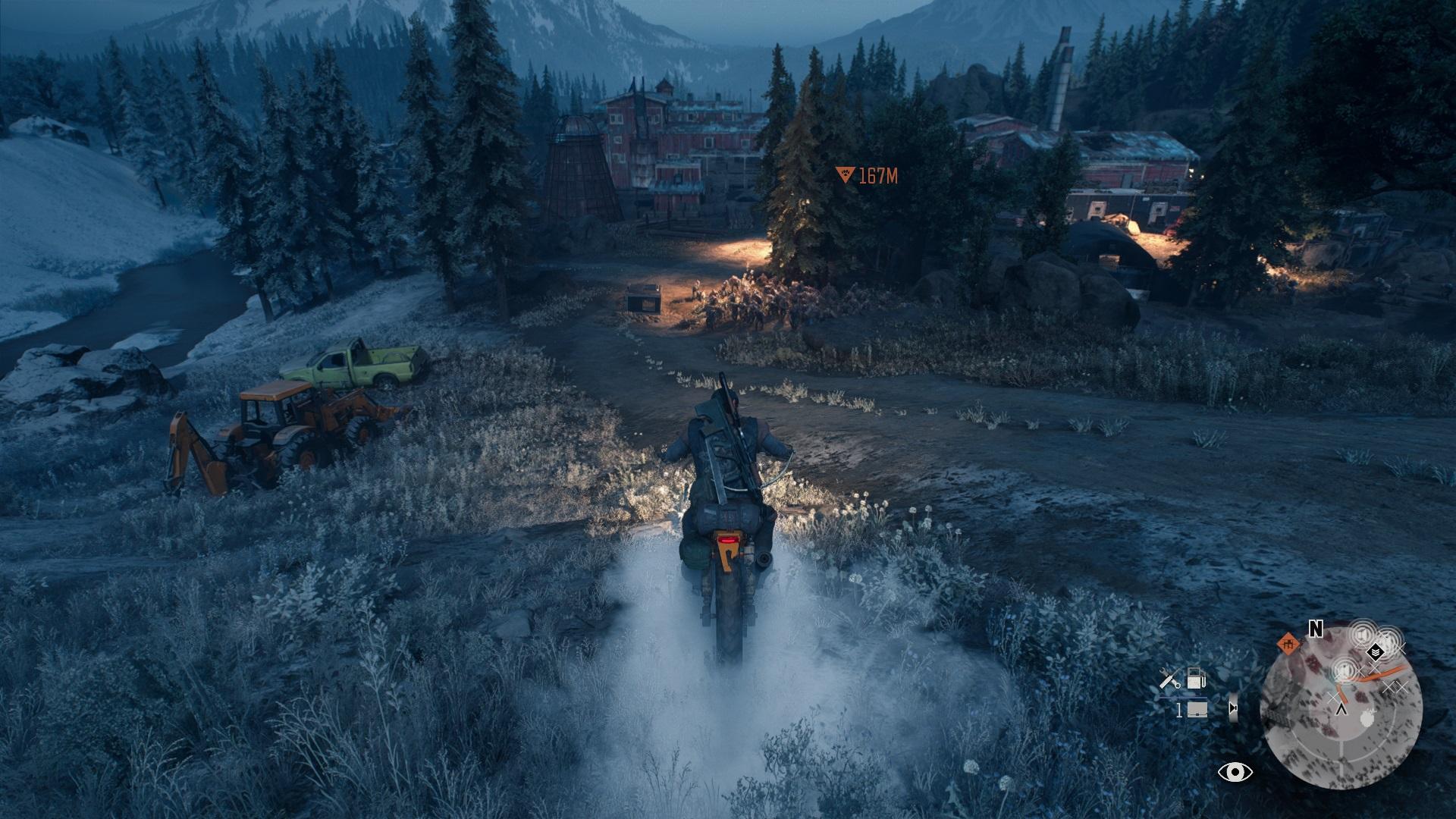Click the black chevron diamond marker on minimap
Viewport: 1456px width, 819px height.
(1374, 651)
